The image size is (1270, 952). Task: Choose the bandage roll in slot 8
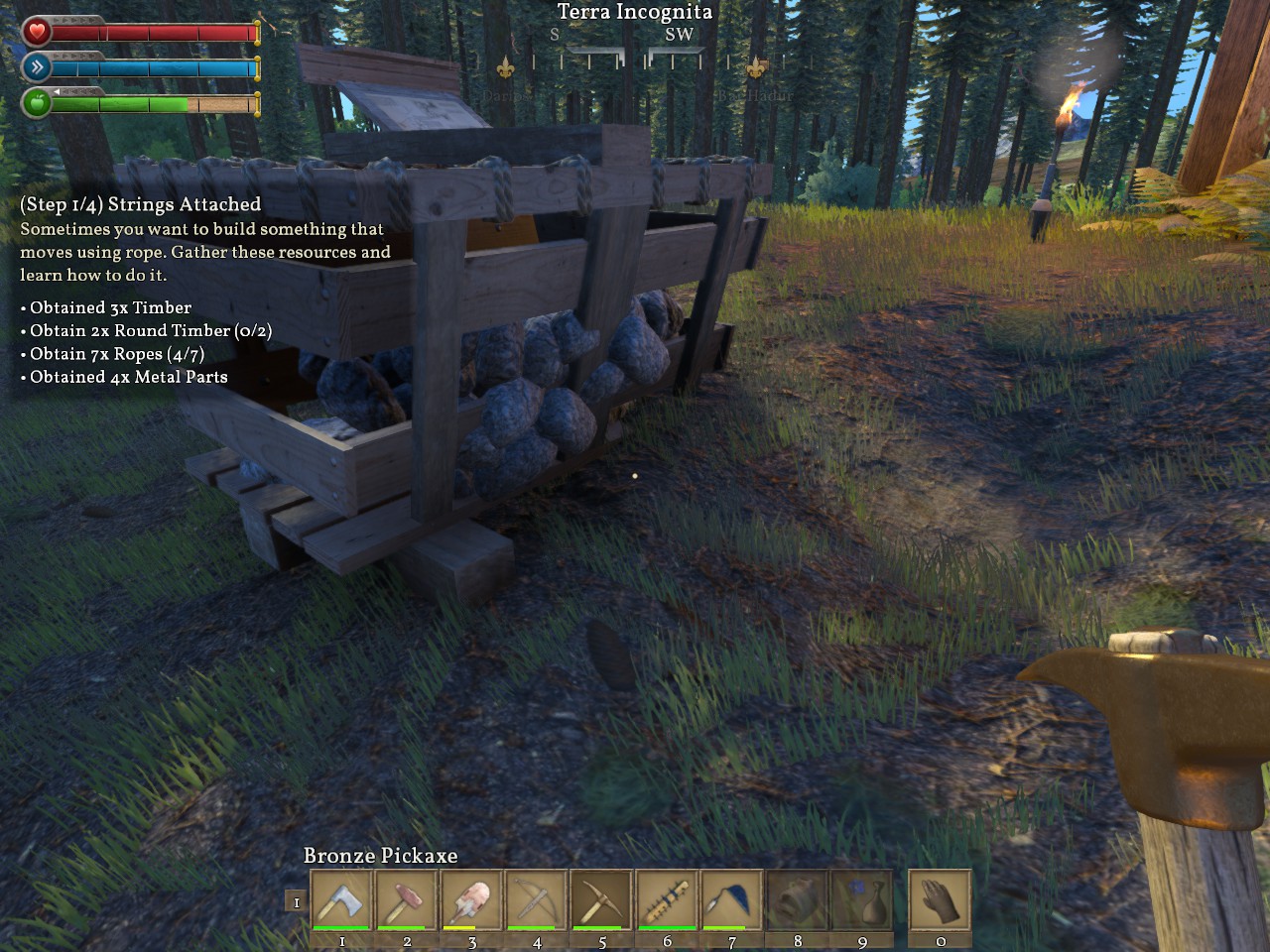pyautogui.click(x=797, y=900)
